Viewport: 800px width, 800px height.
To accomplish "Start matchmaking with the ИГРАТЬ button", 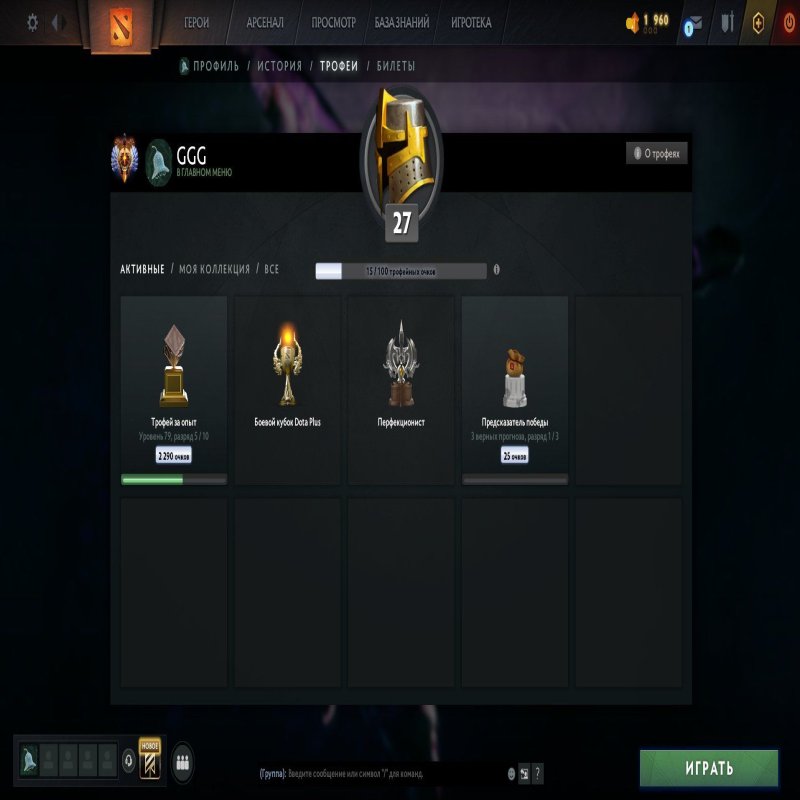I will click(x=709, y=768).
